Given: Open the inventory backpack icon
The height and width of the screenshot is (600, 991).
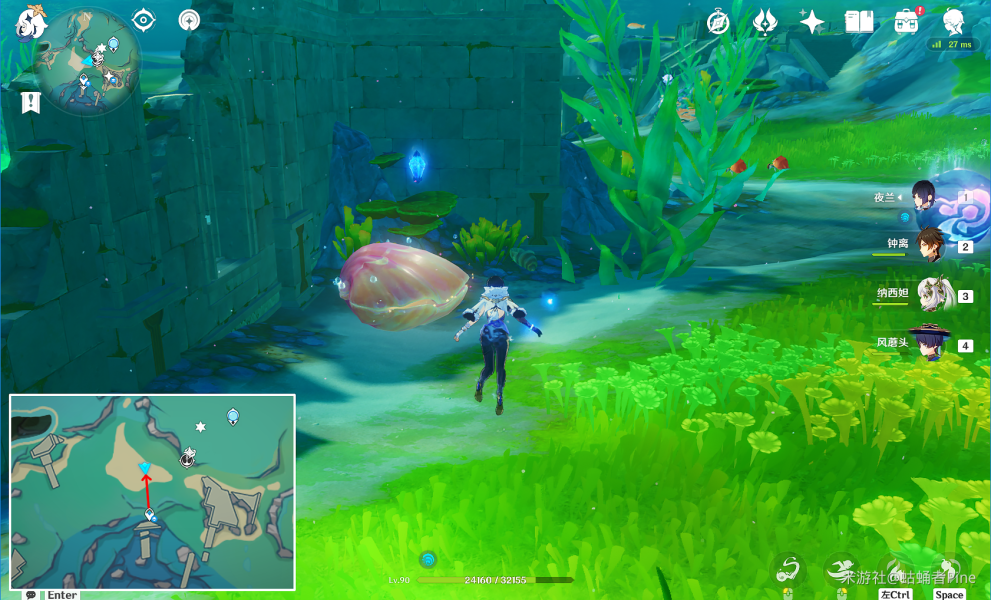Looking at the screenshot, I should tap(906, 22).
